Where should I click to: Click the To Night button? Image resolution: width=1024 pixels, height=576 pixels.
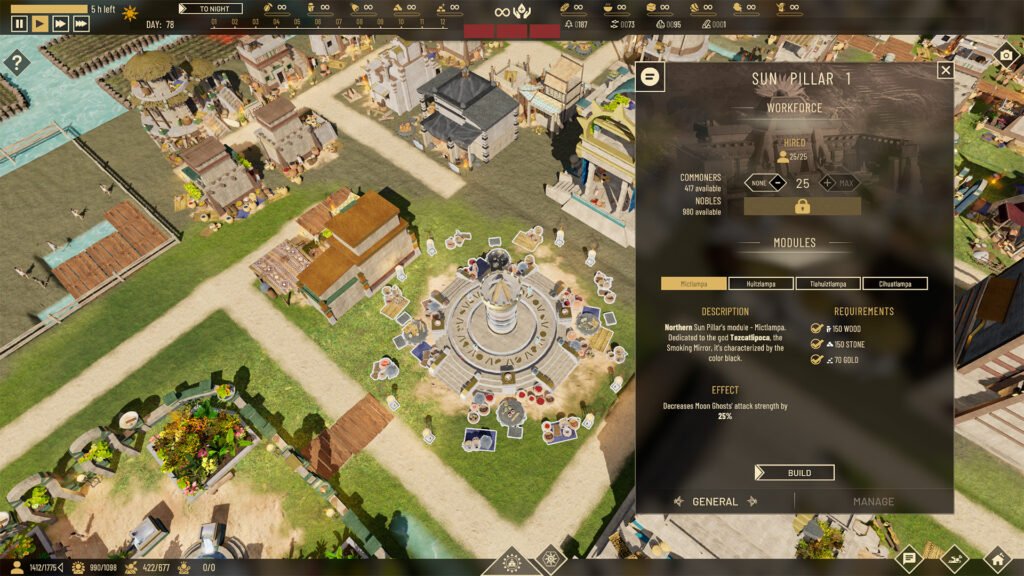tap(211, 8)
